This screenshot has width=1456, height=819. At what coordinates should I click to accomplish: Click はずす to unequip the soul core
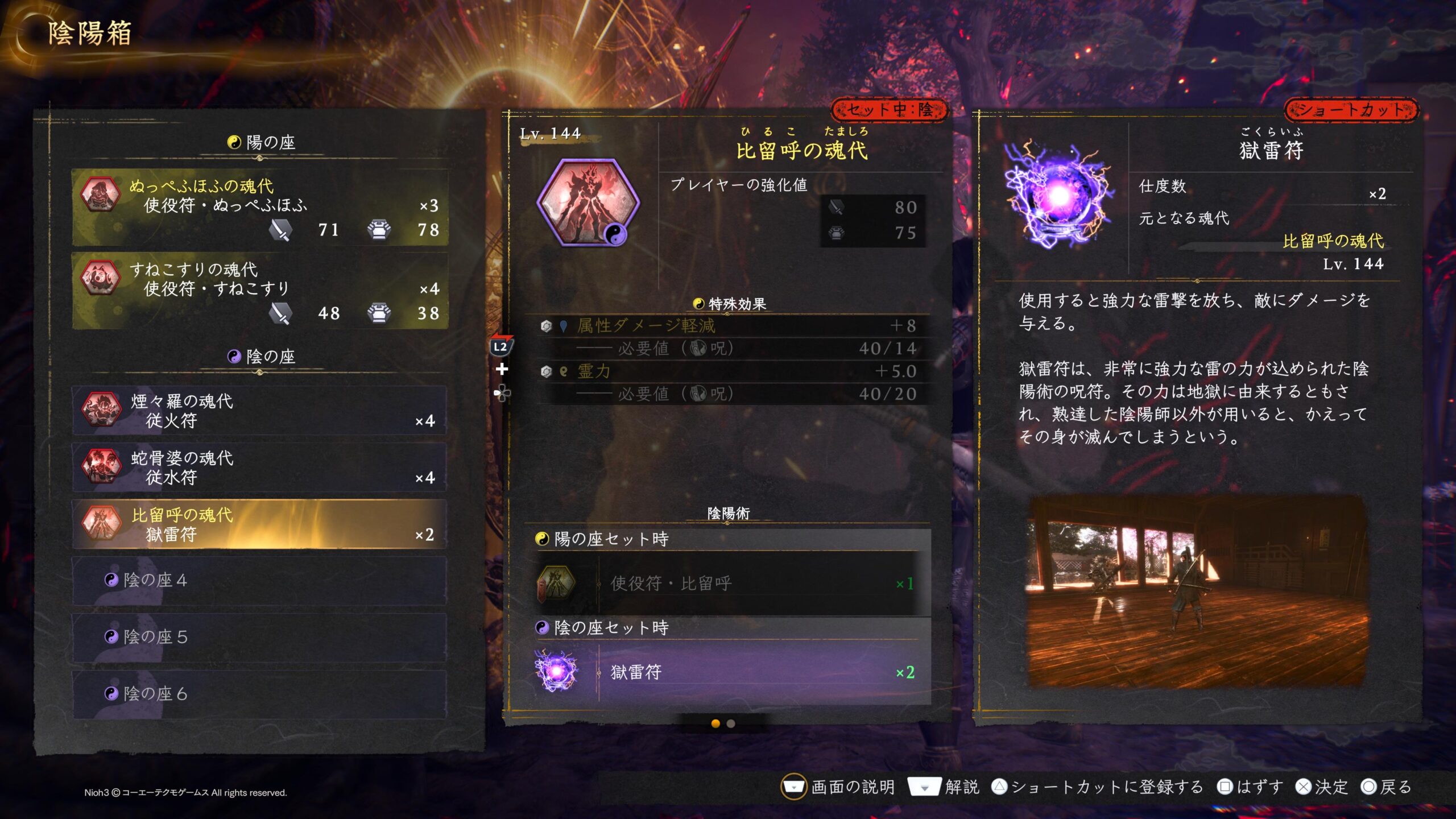tap(1251, 787)
